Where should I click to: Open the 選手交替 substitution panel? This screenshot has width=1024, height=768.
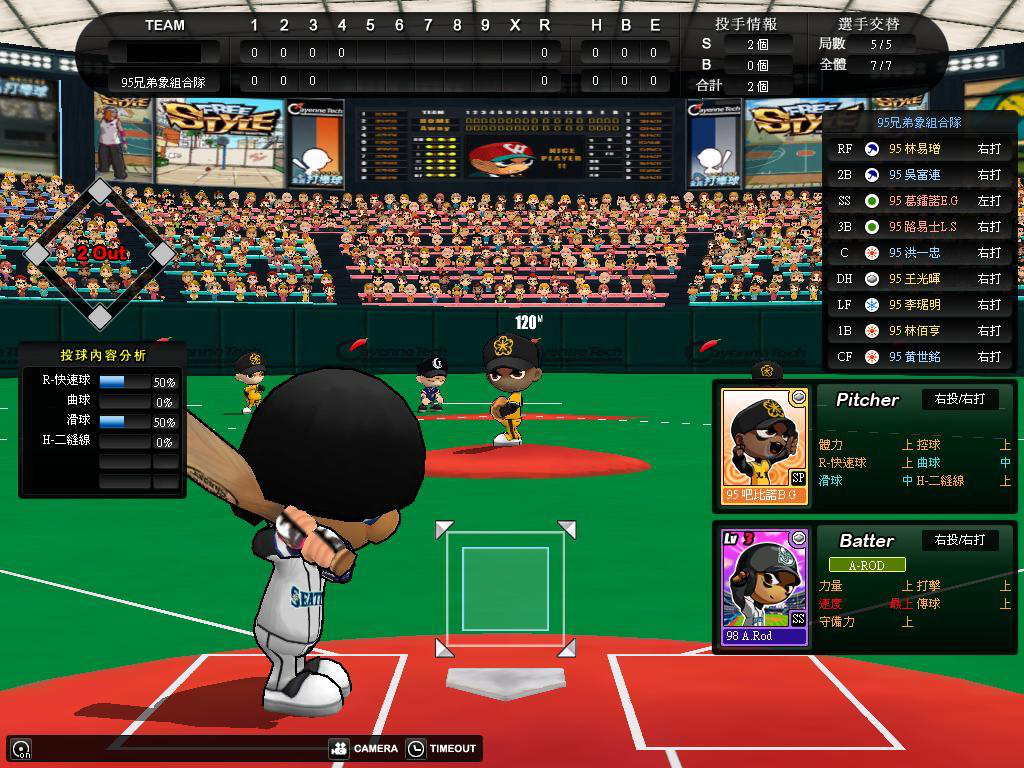tap(867, 23)
